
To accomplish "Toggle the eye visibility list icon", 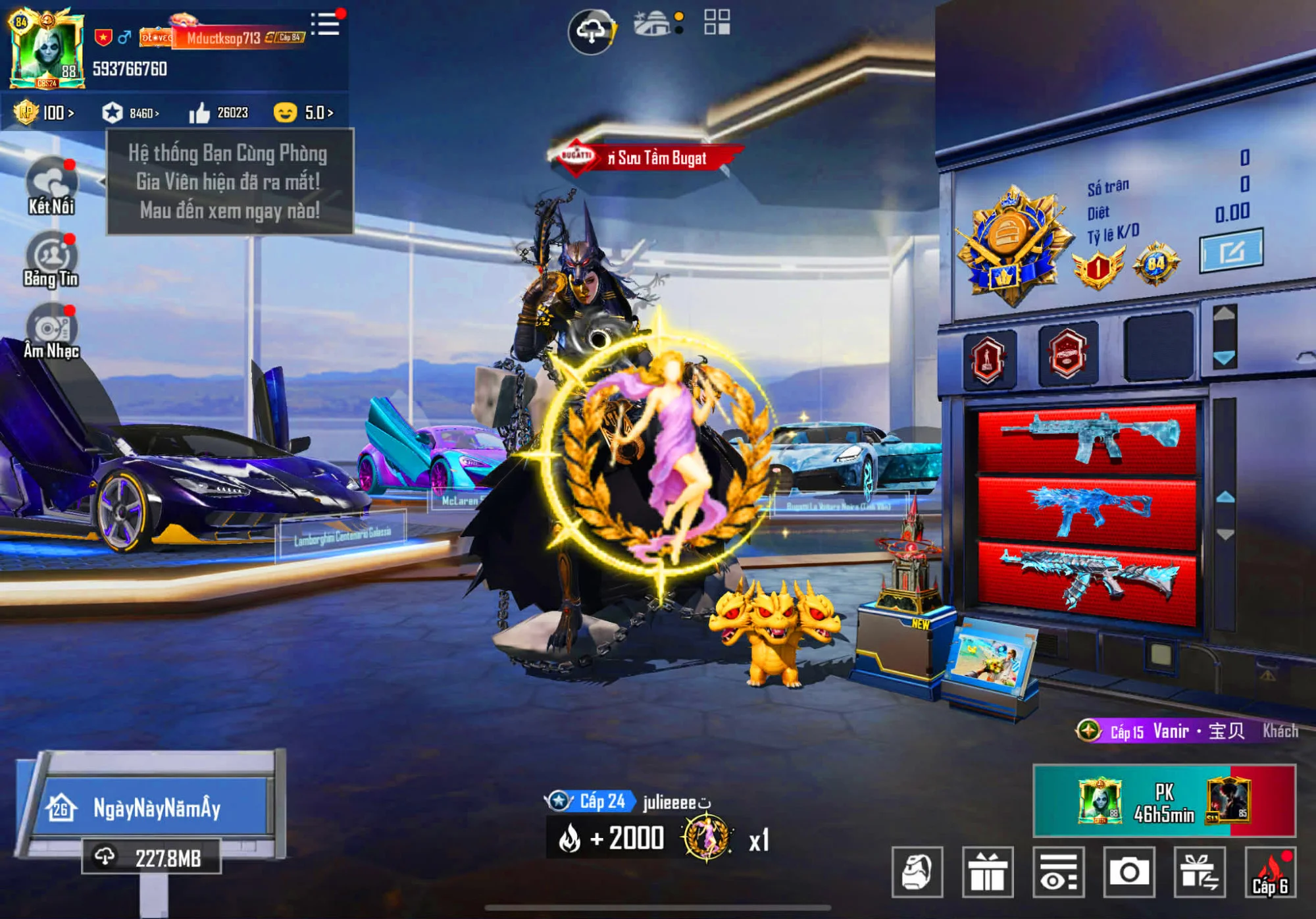I will pos(1058,872).
